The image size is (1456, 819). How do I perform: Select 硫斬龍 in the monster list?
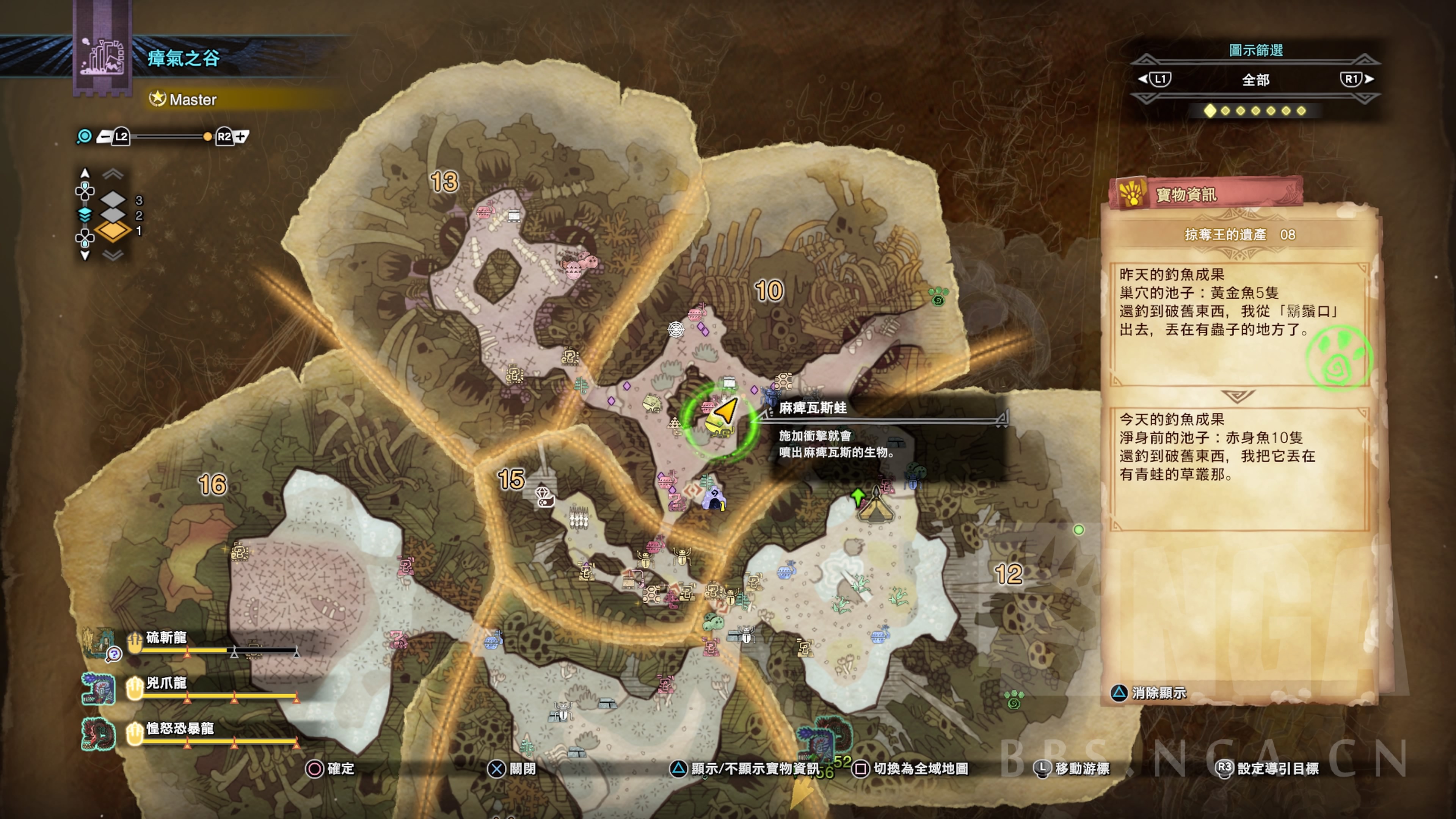click(166, 637)
